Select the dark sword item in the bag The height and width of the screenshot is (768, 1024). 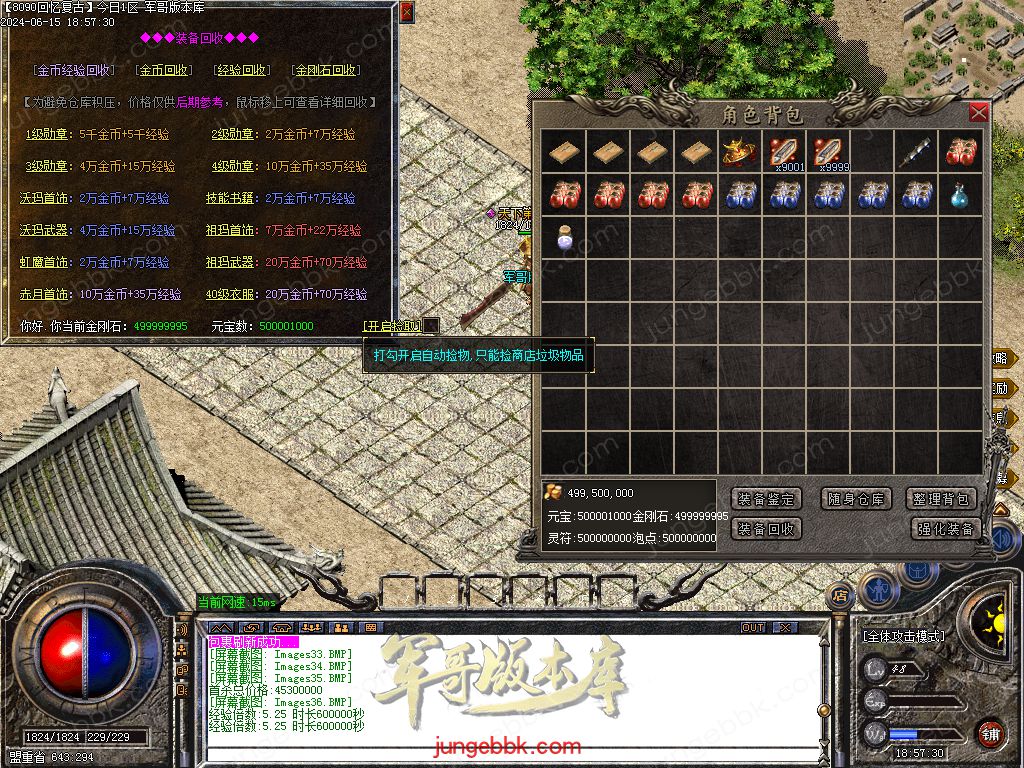point(916,151)
